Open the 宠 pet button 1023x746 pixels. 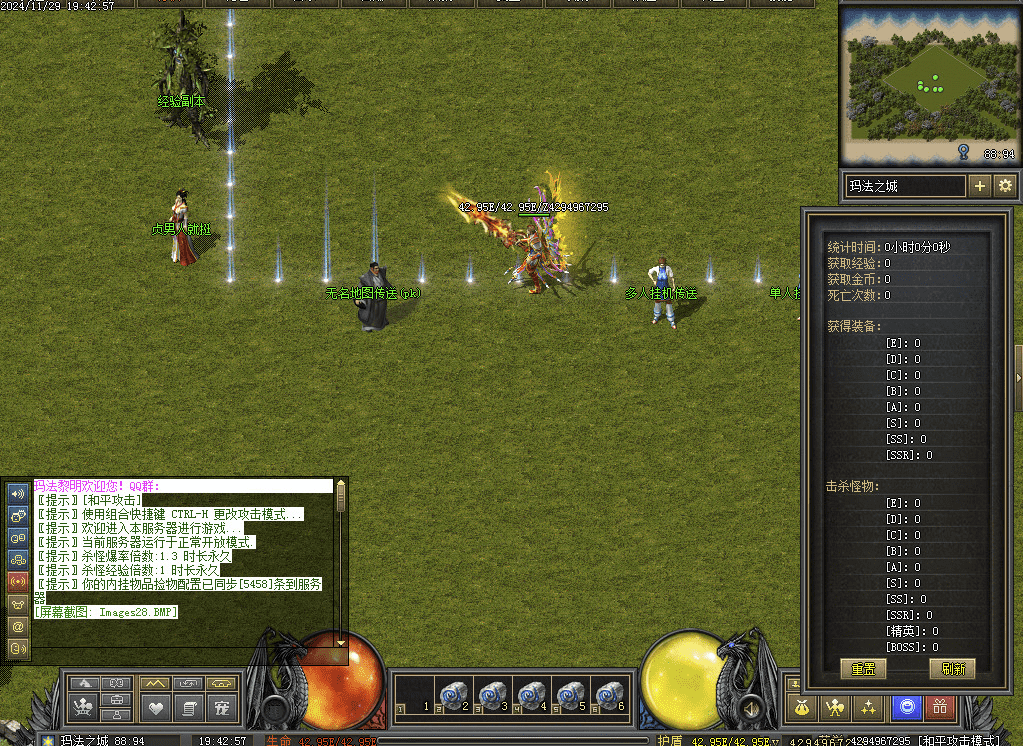tap(222, 708)
